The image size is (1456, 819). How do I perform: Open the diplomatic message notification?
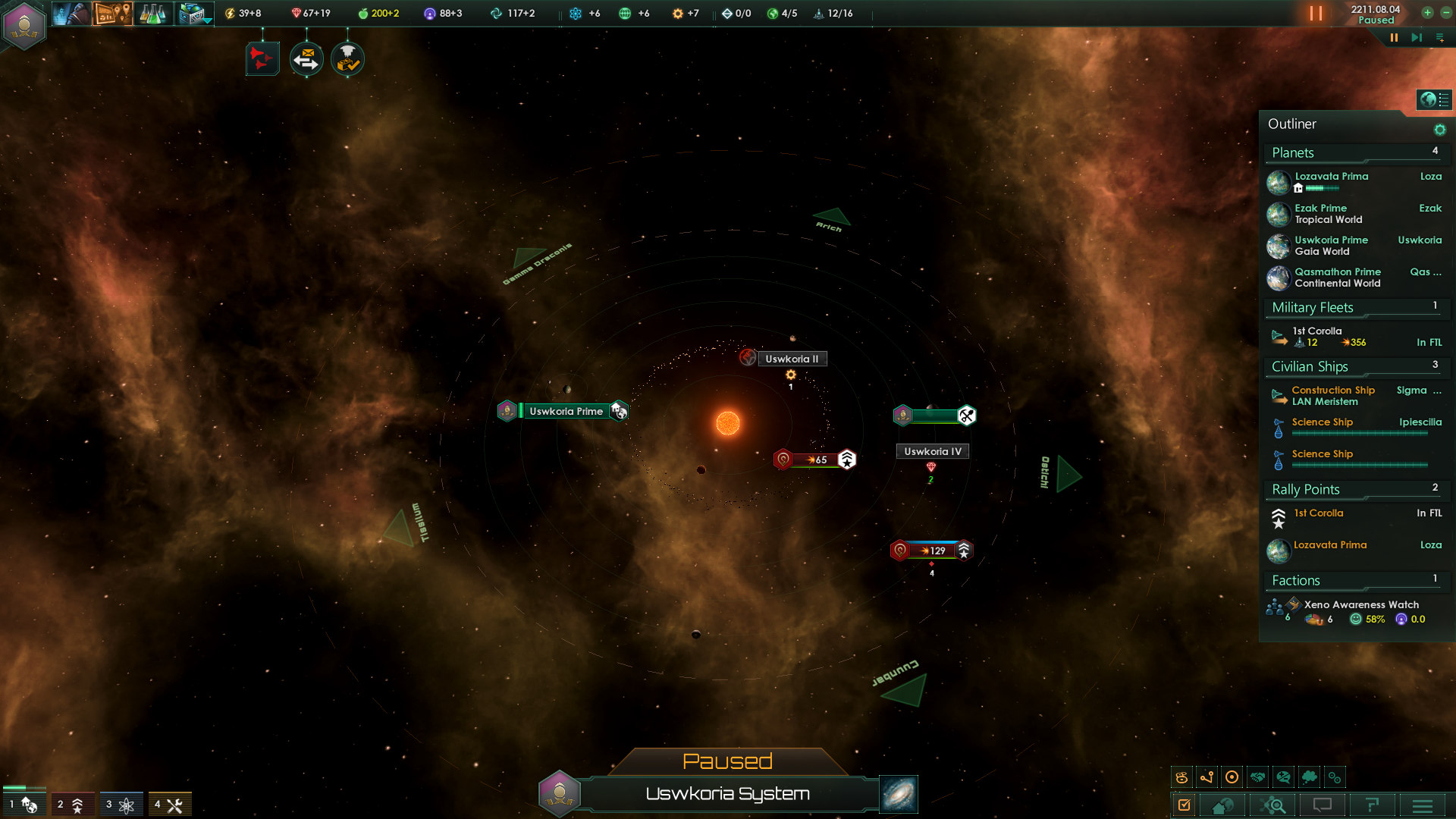coord(306,59)
